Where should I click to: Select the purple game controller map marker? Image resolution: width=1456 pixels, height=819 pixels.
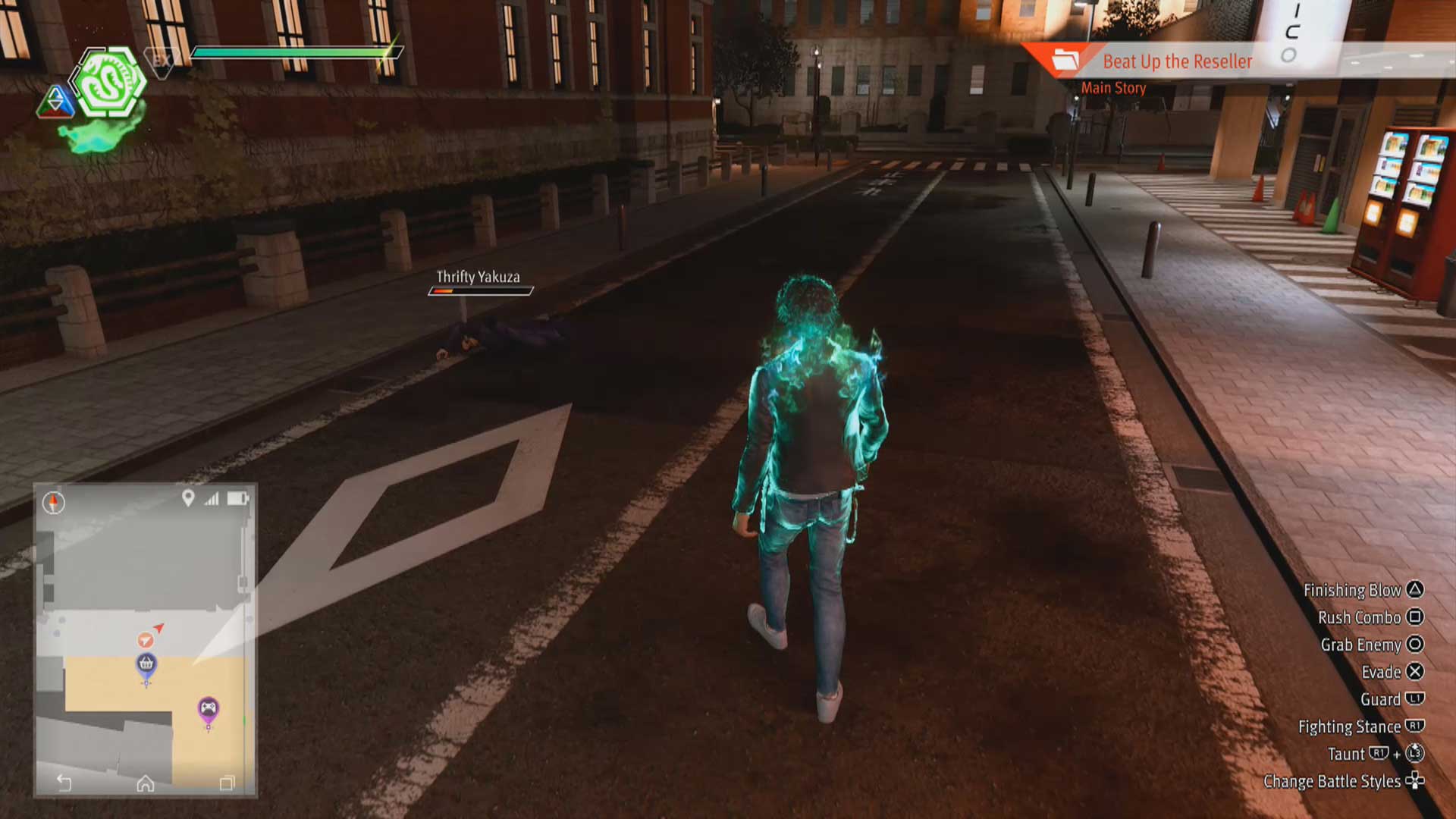(209, 709)
